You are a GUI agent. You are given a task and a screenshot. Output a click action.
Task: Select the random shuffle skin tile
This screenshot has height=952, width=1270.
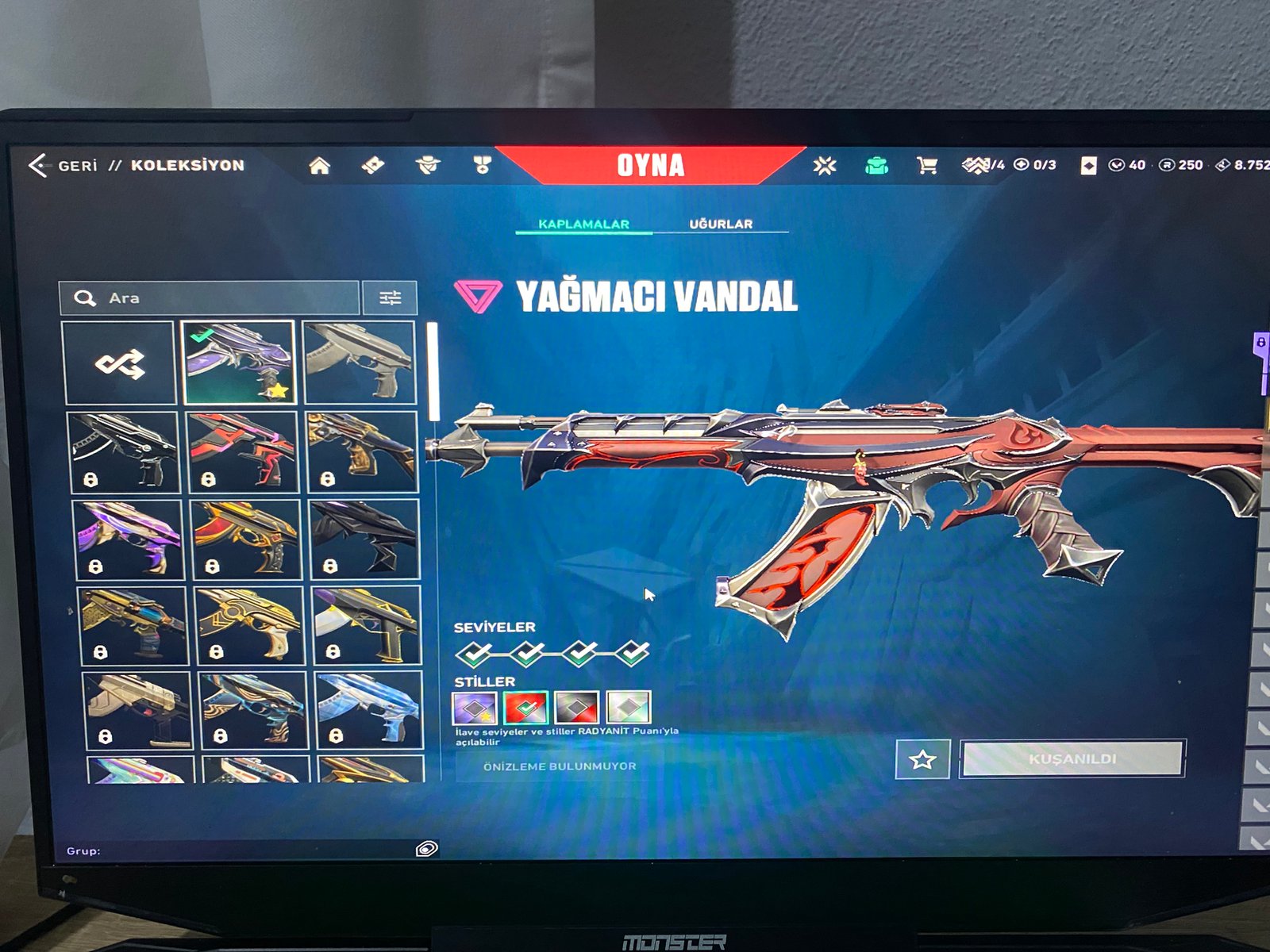coord(119,363)
